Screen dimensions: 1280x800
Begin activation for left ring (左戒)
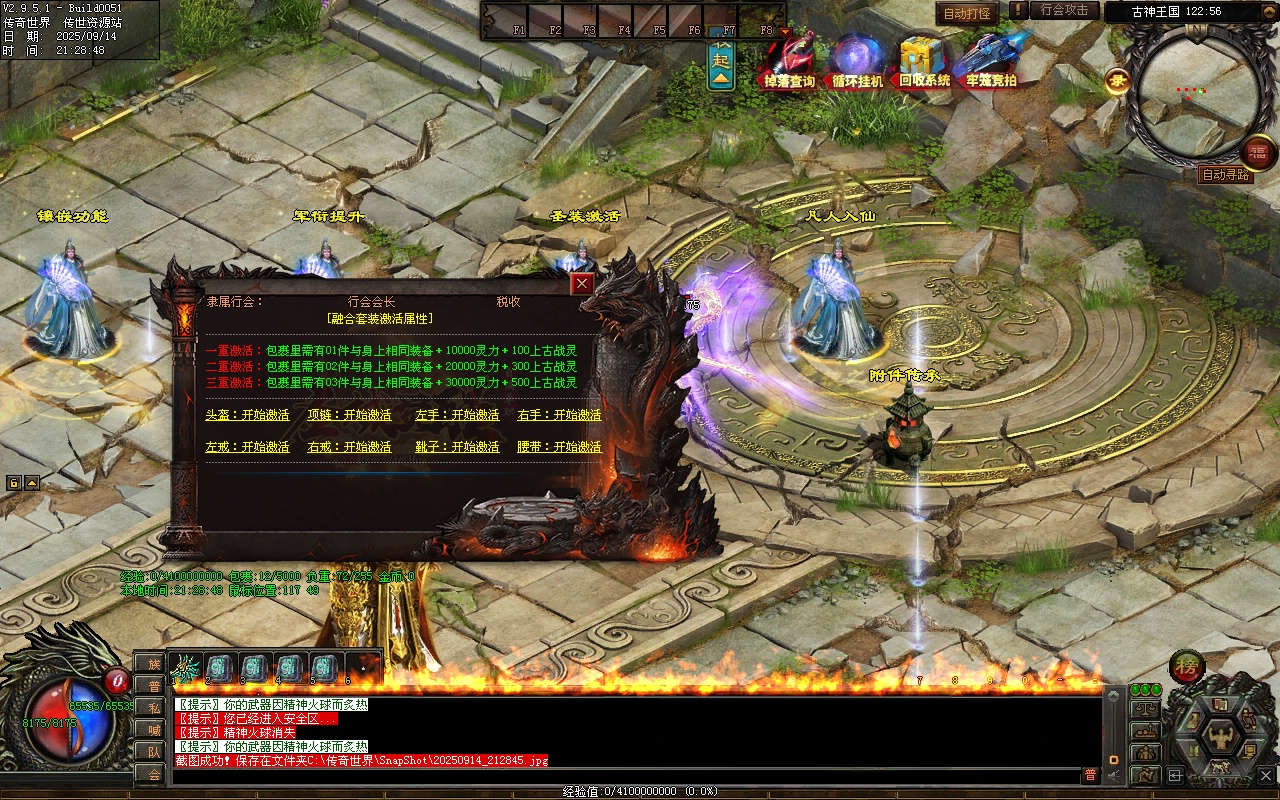[247, 447]
